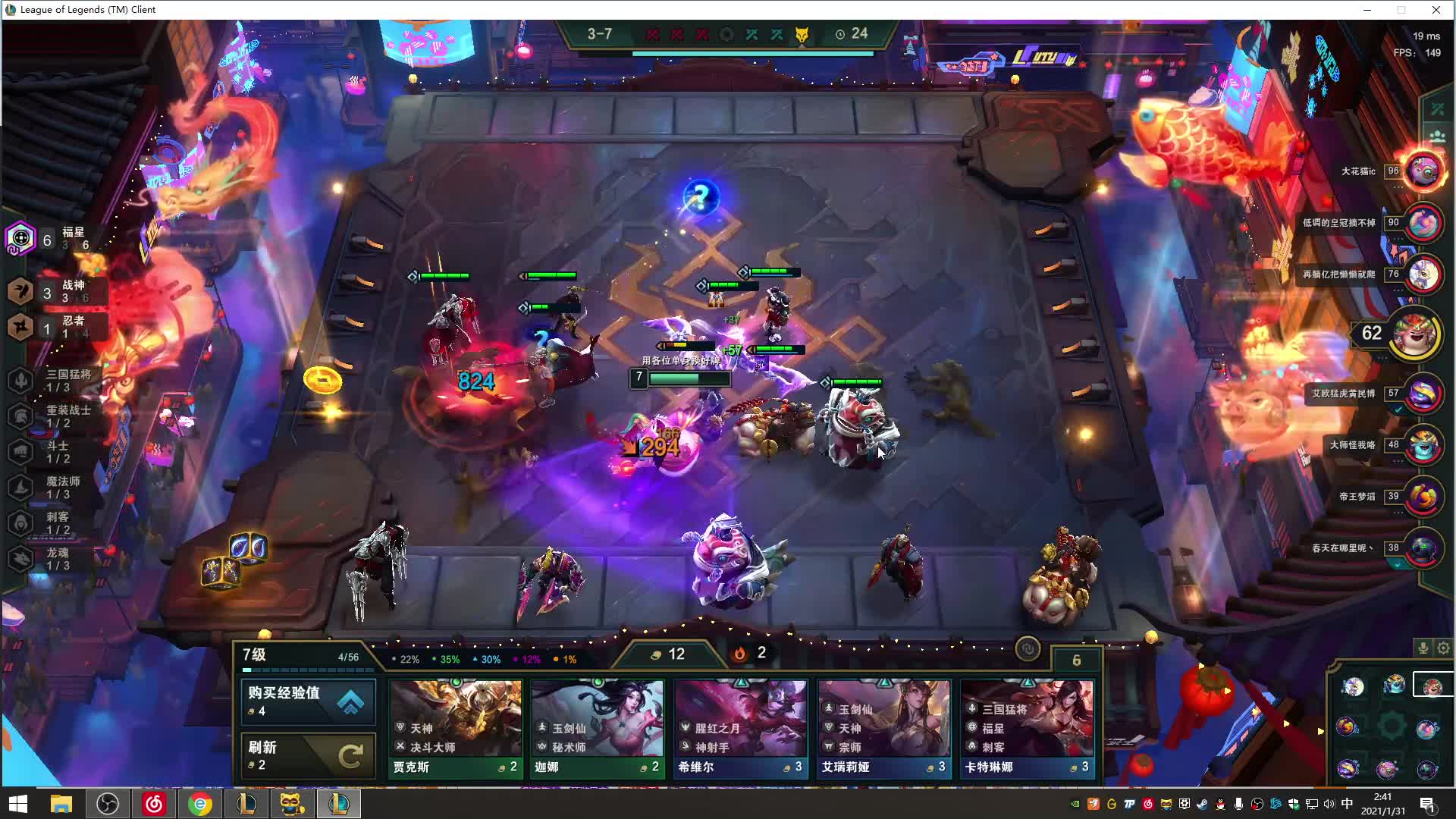Scout player 大花猫ic's board

[x=1423, y=171]
